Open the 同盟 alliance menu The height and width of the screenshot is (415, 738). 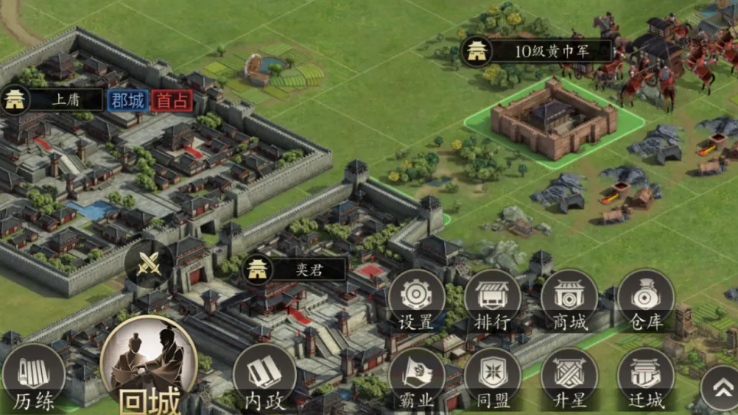493,379
